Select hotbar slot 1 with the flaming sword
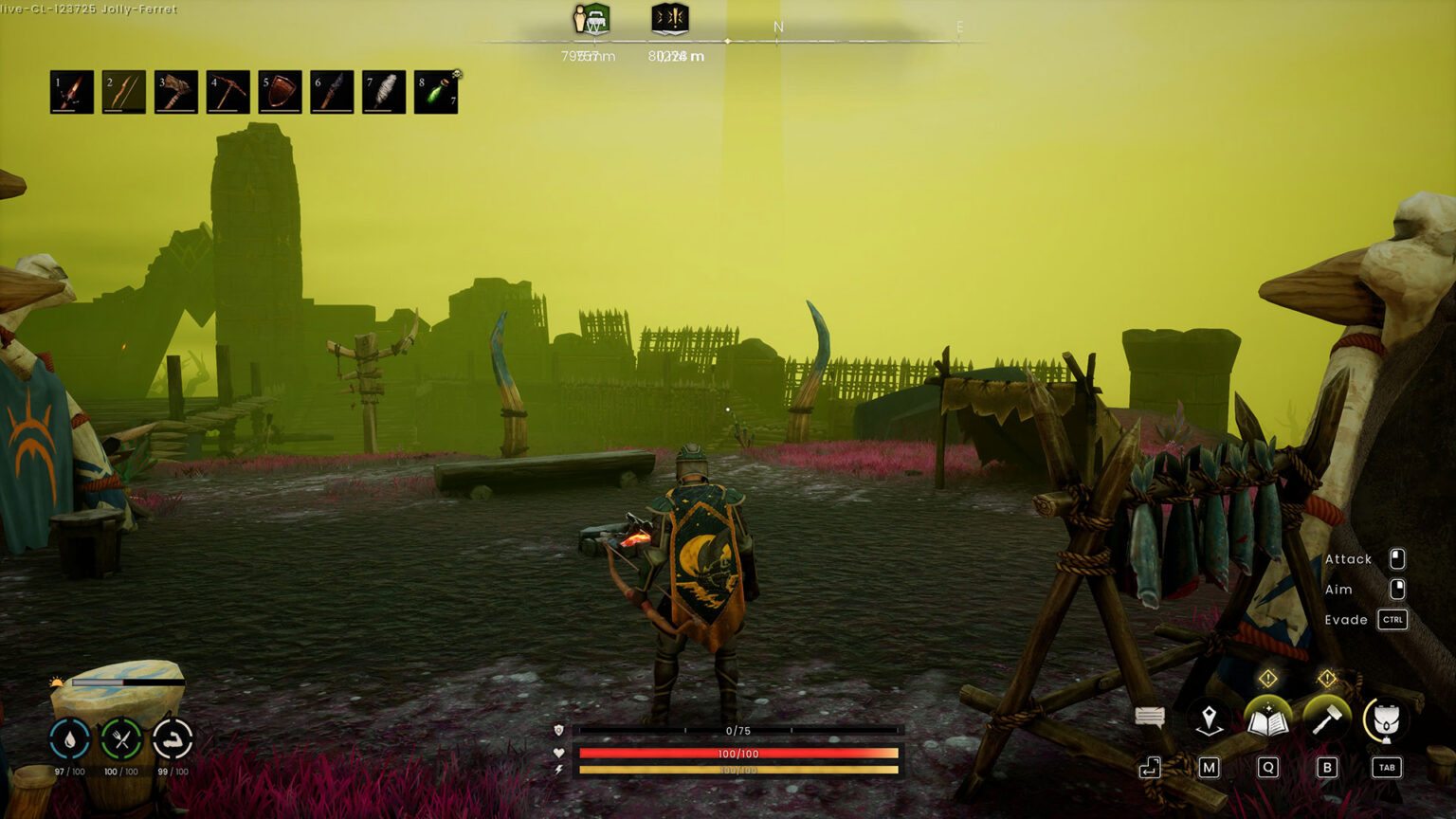The image size is (1456, 819). coord(70,93)
